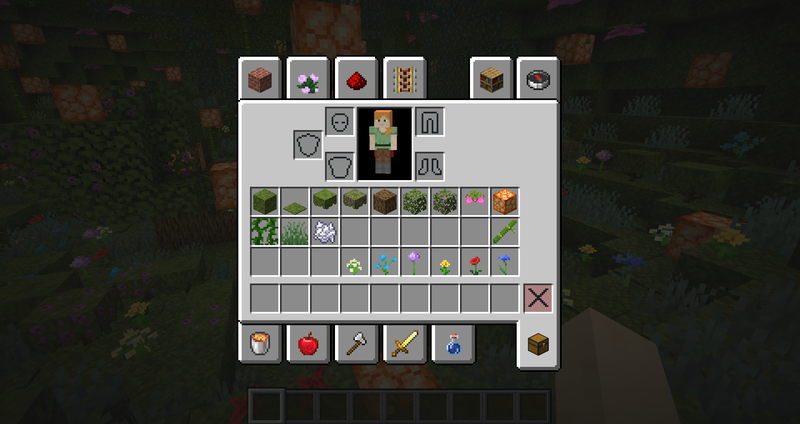This screenshot has height=424, width=800.
Task: Choose the empty helmet armor slot
Action: coord(340,122)
